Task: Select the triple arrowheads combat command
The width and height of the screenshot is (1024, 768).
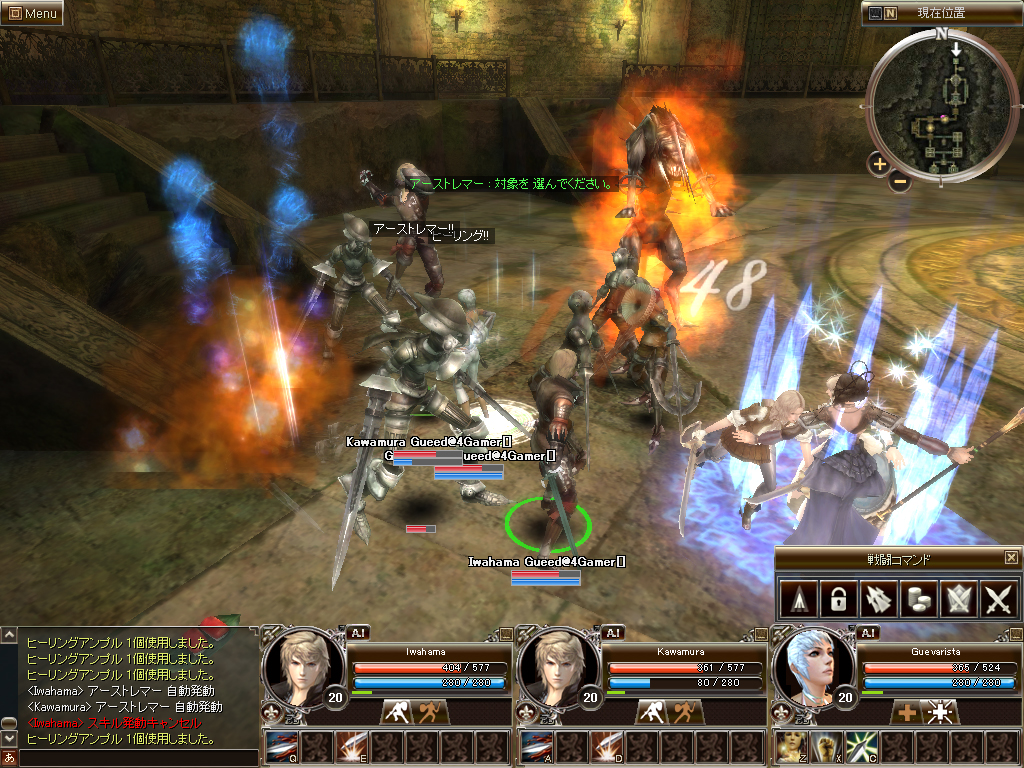Action: click(x=877, y=599)
